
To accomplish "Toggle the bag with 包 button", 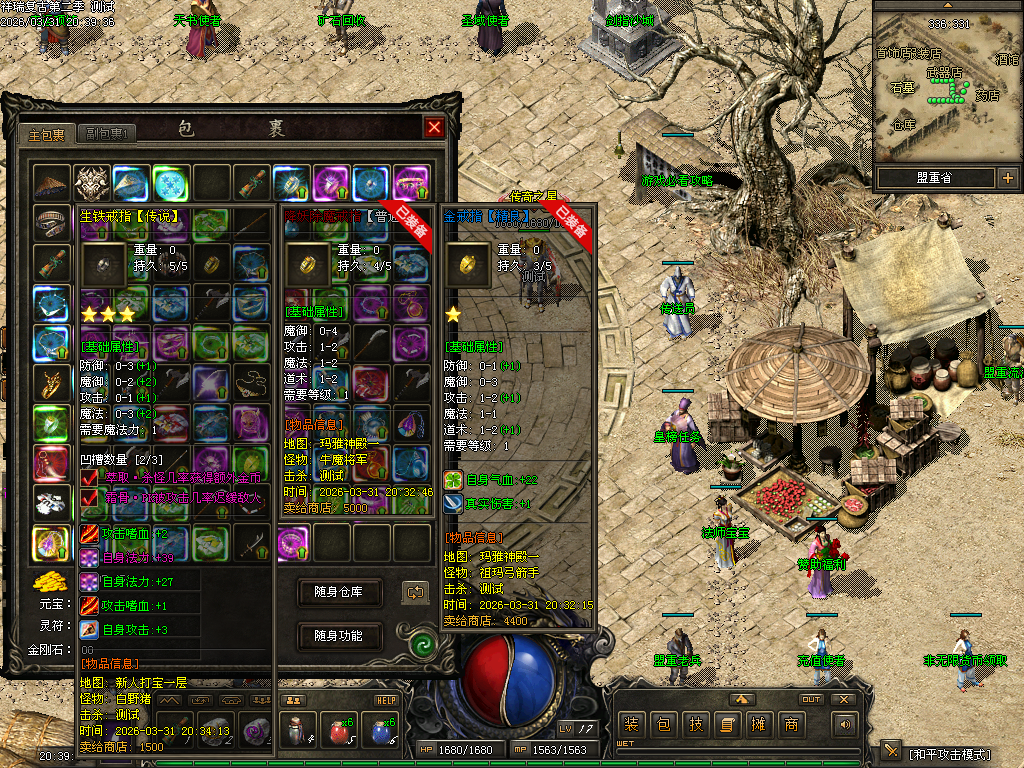I will tap(664, 724).
